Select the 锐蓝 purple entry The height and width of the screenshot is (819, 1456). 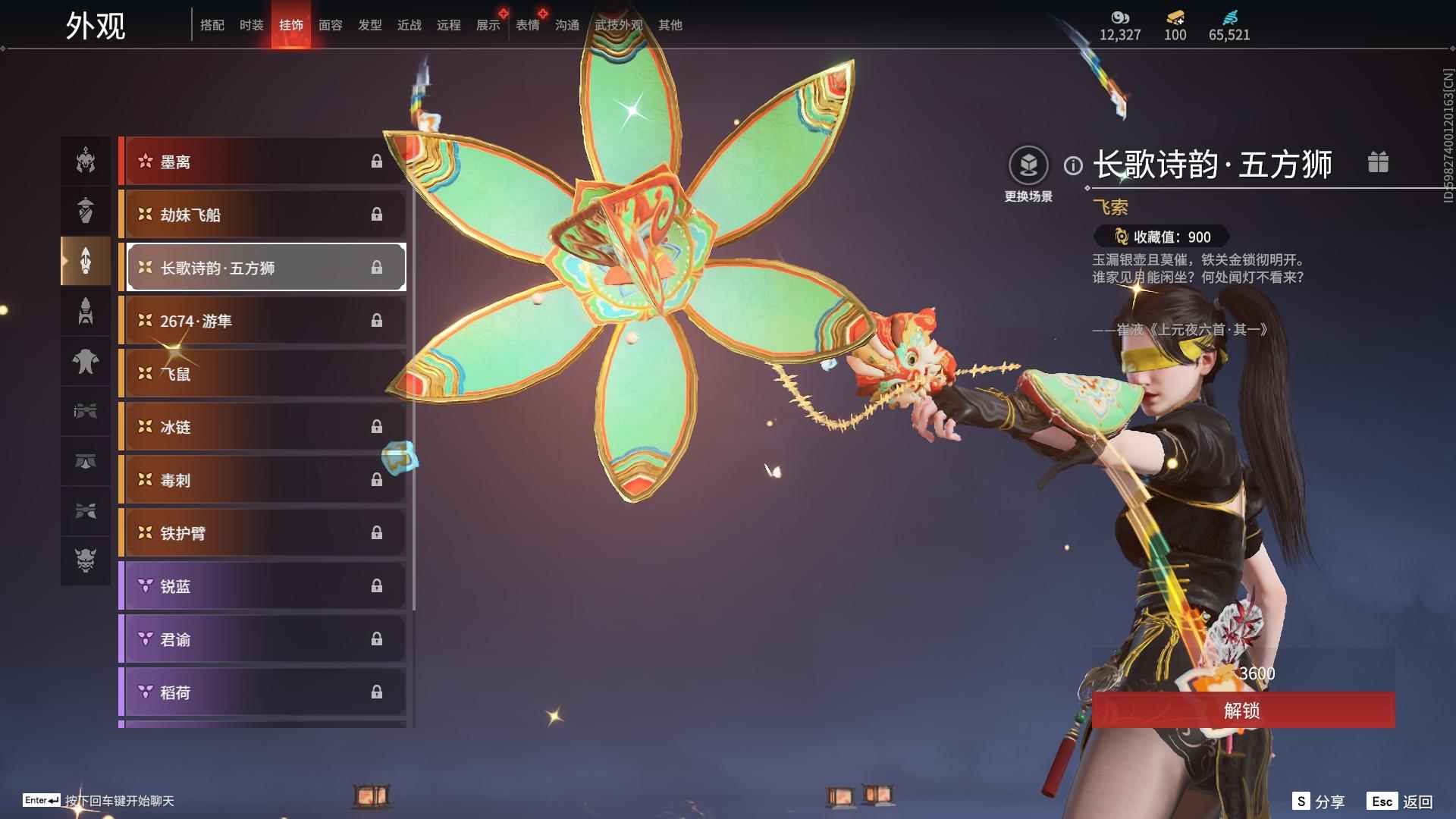click(x=262, y=586)
